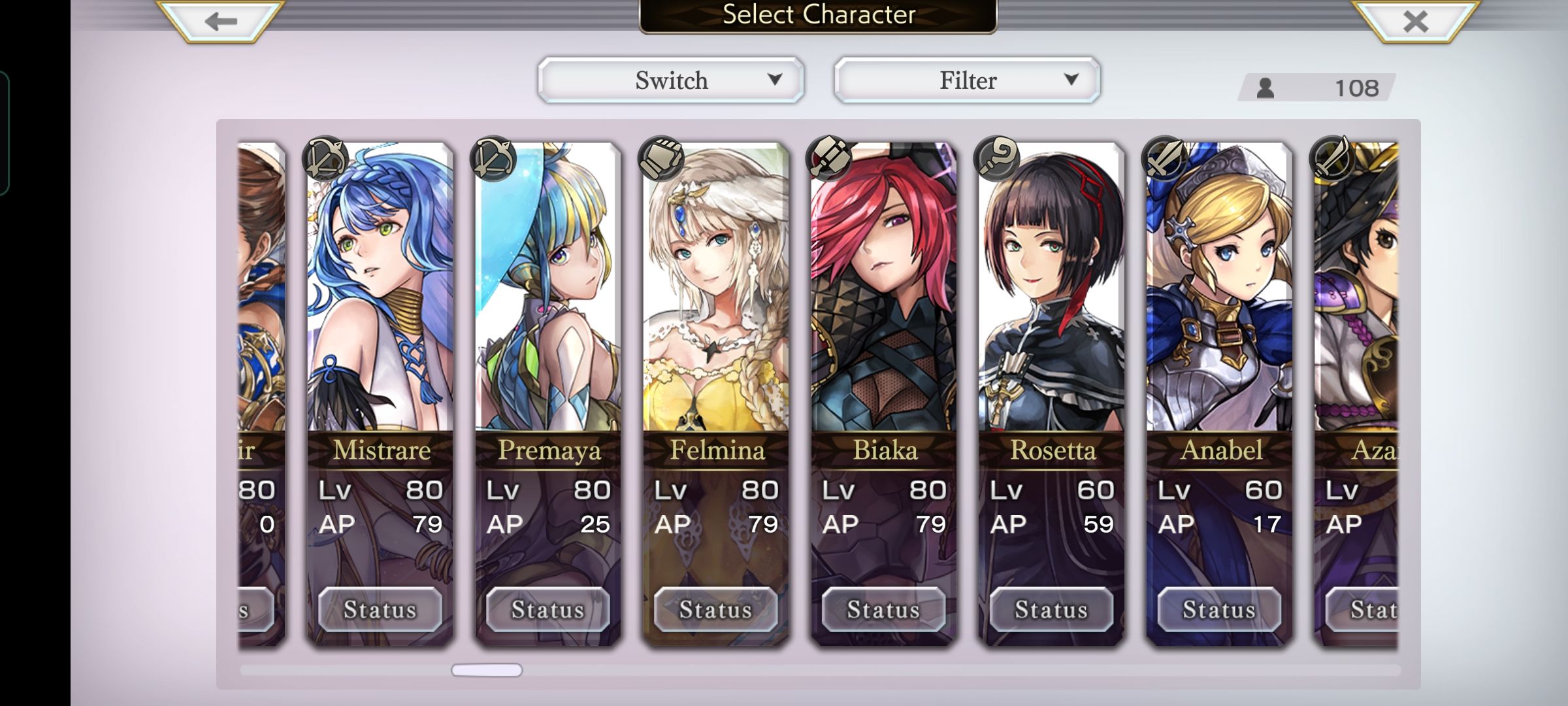Open the Filter dropdown
Viewport: 1568px width, 706px height.
point(968,80)
